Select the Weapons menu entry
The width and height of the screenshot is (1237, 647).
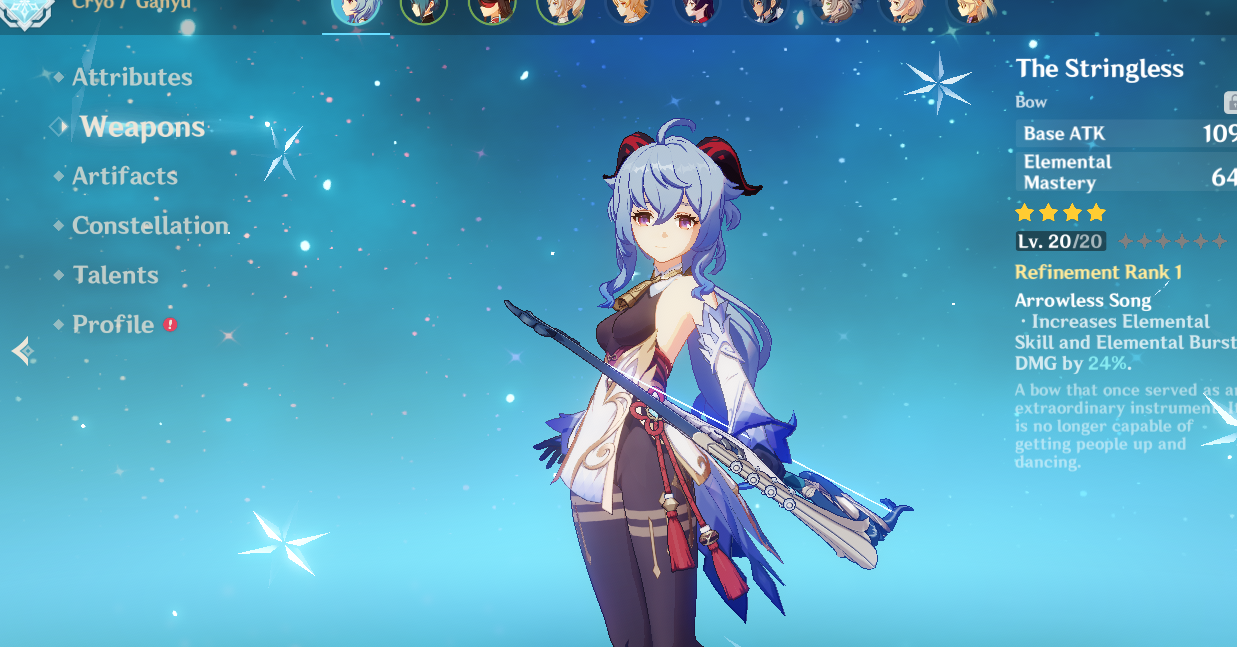pyautogui.click(x=142, y=127)
